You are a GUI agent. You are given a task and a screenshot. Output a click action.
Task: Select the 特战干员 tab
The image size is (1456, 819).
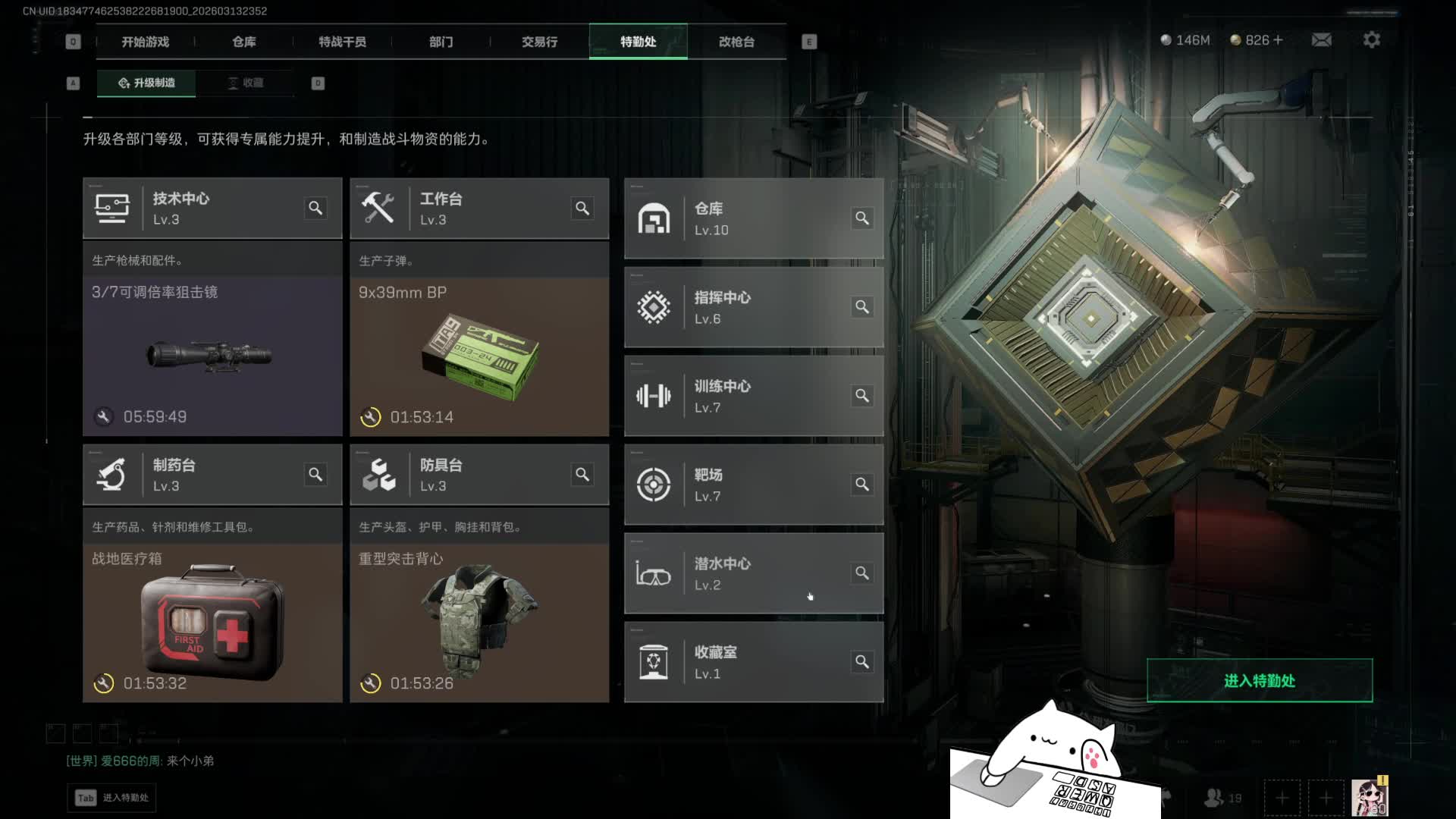click(x=342, y=42)
